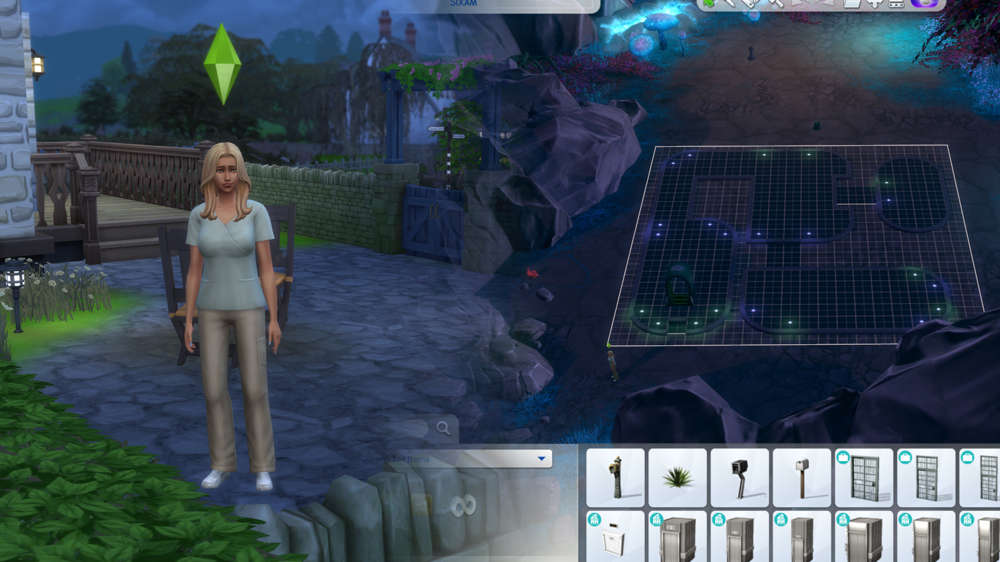
Task: Choose the wide double glass-paned door thumbnail
Action: point(863,477)
